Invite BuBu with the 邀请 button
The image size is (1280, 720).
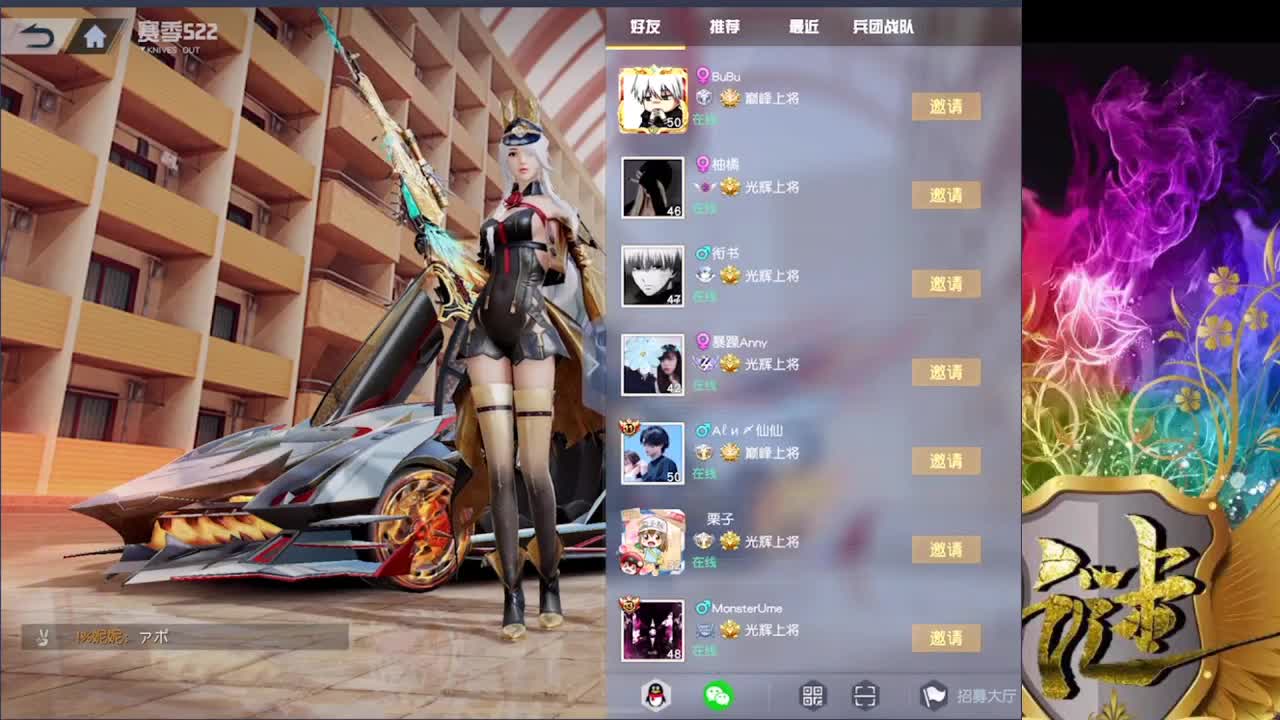946,106
